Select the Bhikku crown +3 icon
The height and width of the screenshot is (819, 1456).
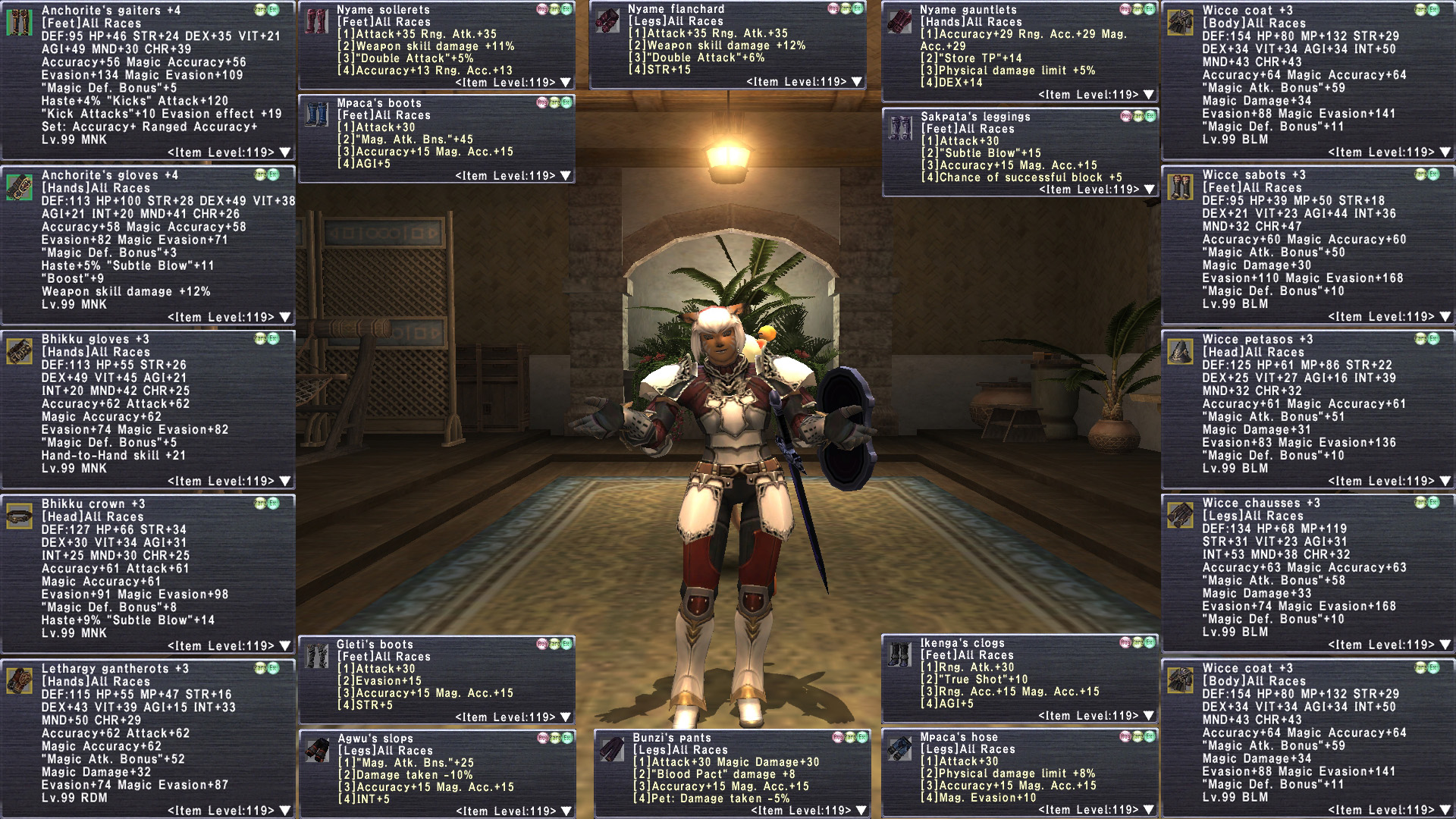pos(20,516)
